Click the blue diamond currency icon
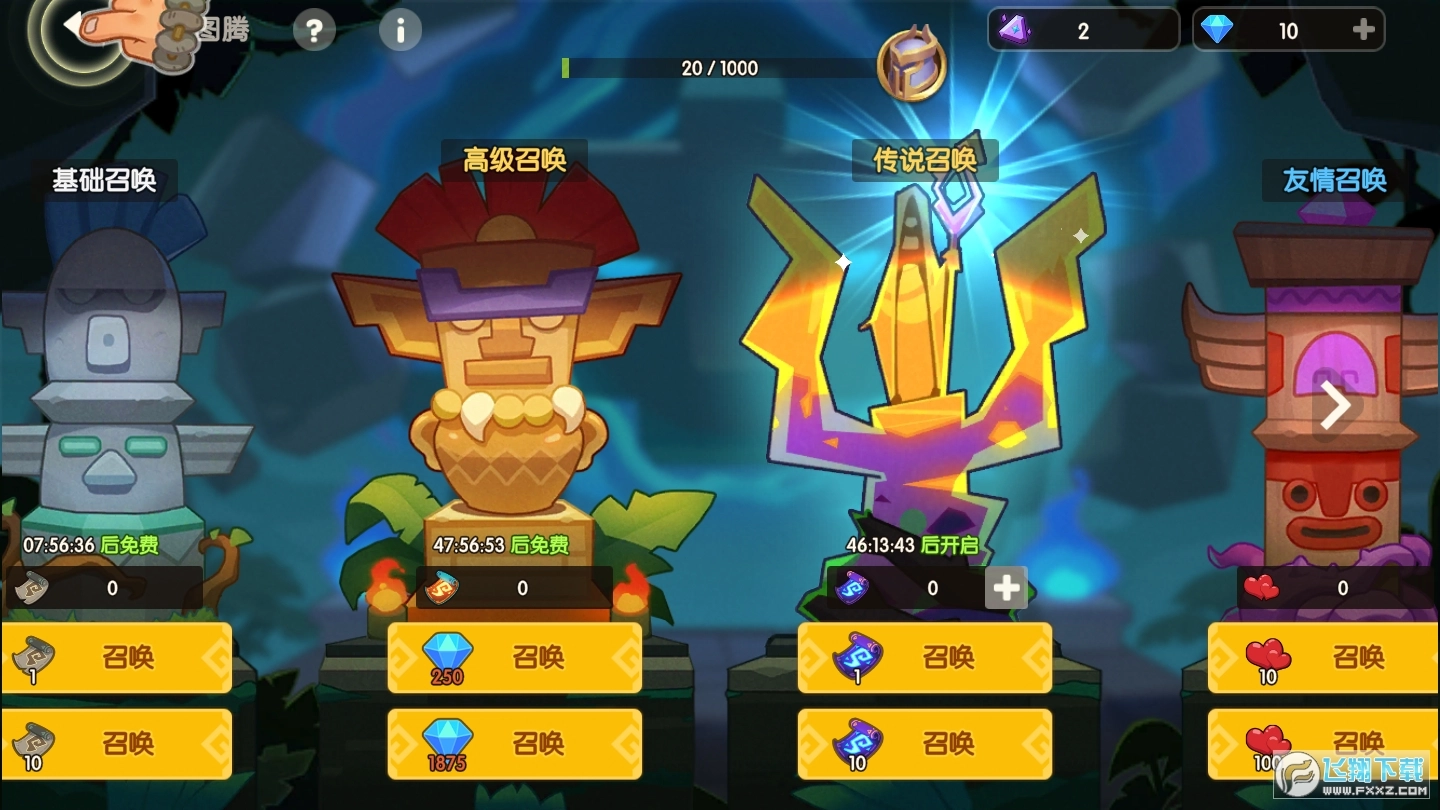Viewport: 1440px width, 810px height. [1216, 28]
